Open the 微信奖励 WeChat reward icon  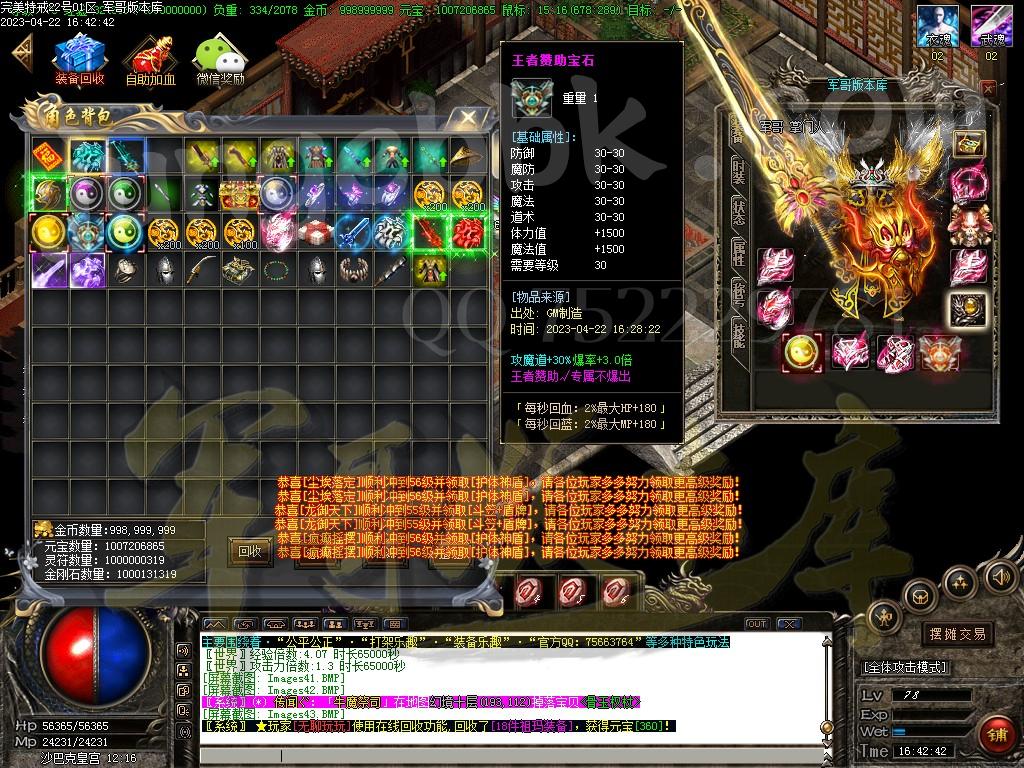(x=219, y=60)
